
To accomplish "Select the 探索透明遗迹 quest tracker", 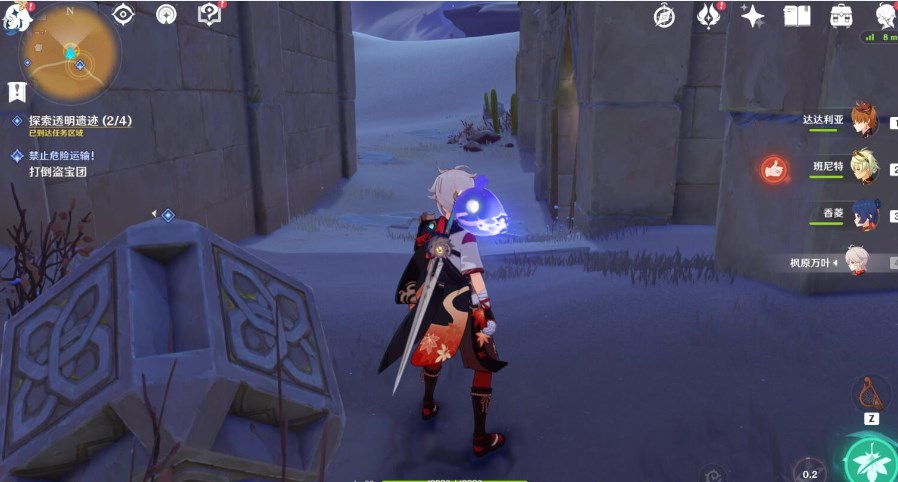I will (80, 121).
